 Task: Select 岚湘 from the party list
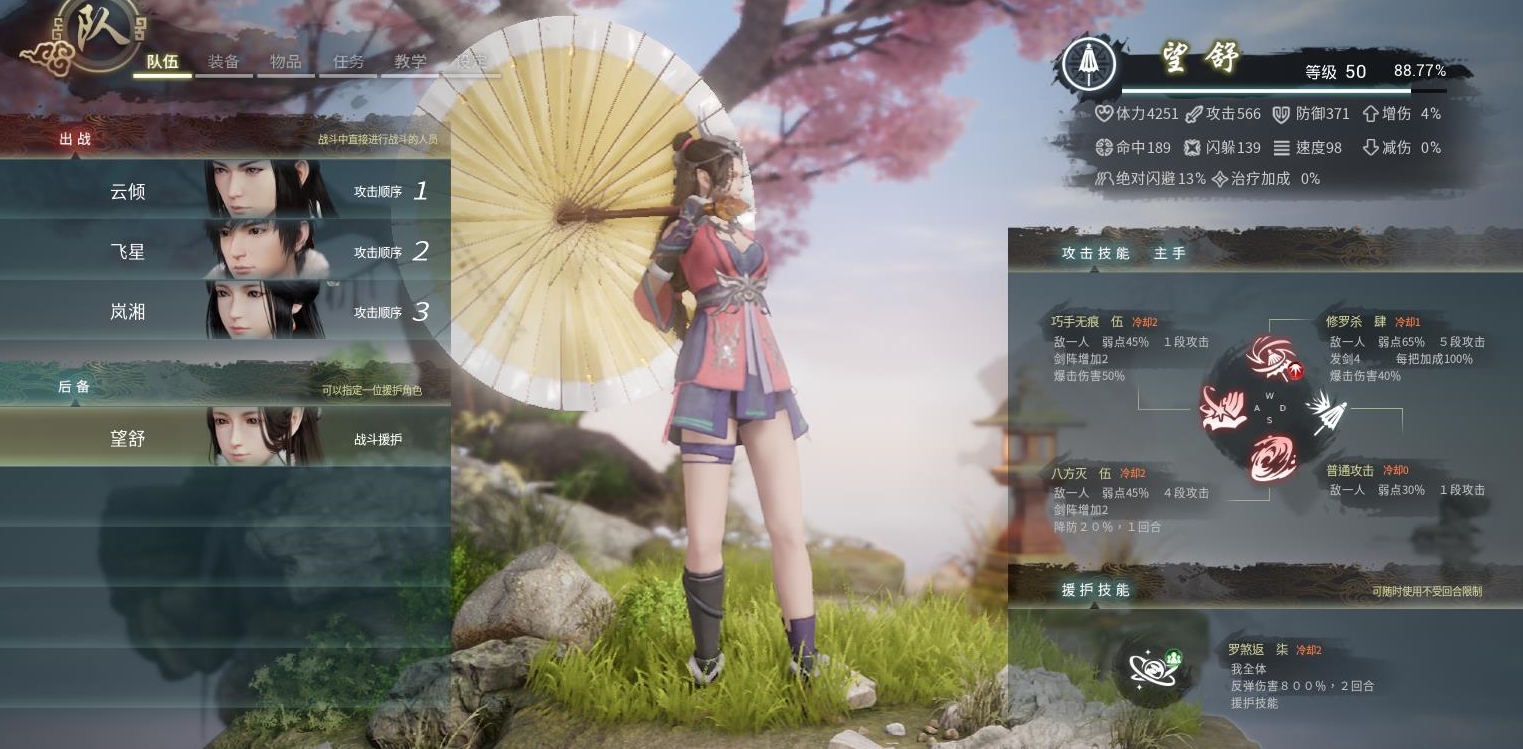pos(225,311)
